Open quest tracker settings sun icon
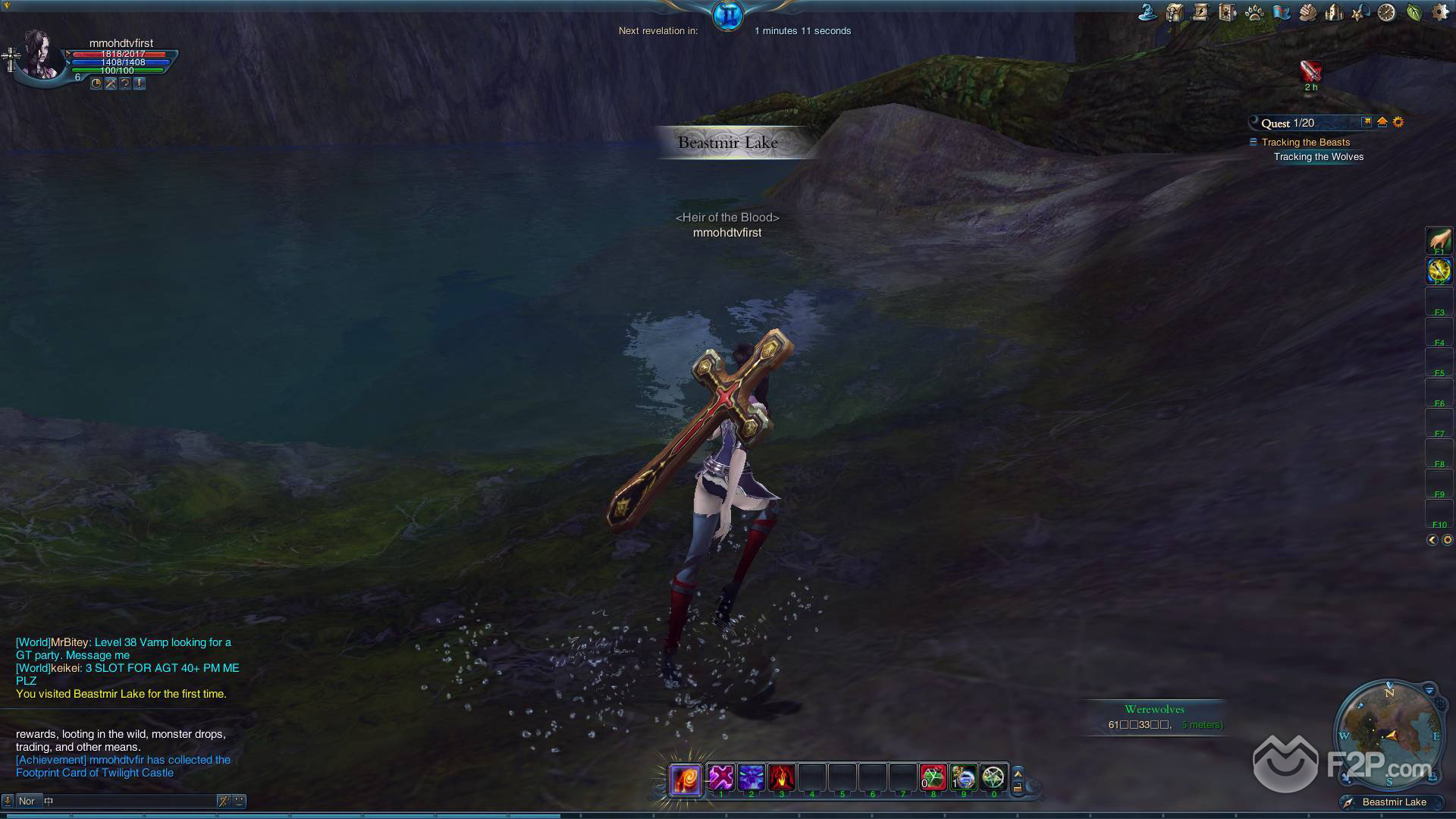 tap(1398, 122)
